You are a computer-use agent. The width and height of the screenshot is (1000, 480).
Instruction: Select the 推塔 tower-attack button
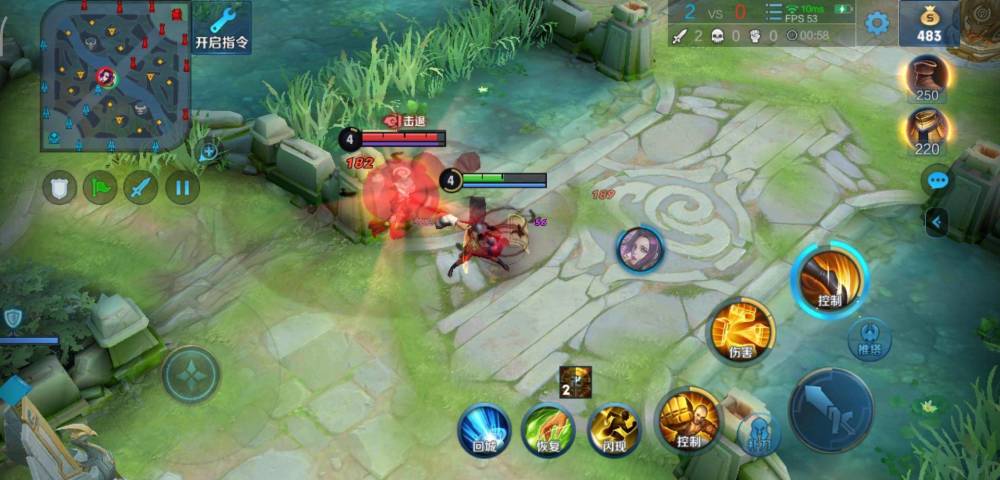tap(869, 337)
